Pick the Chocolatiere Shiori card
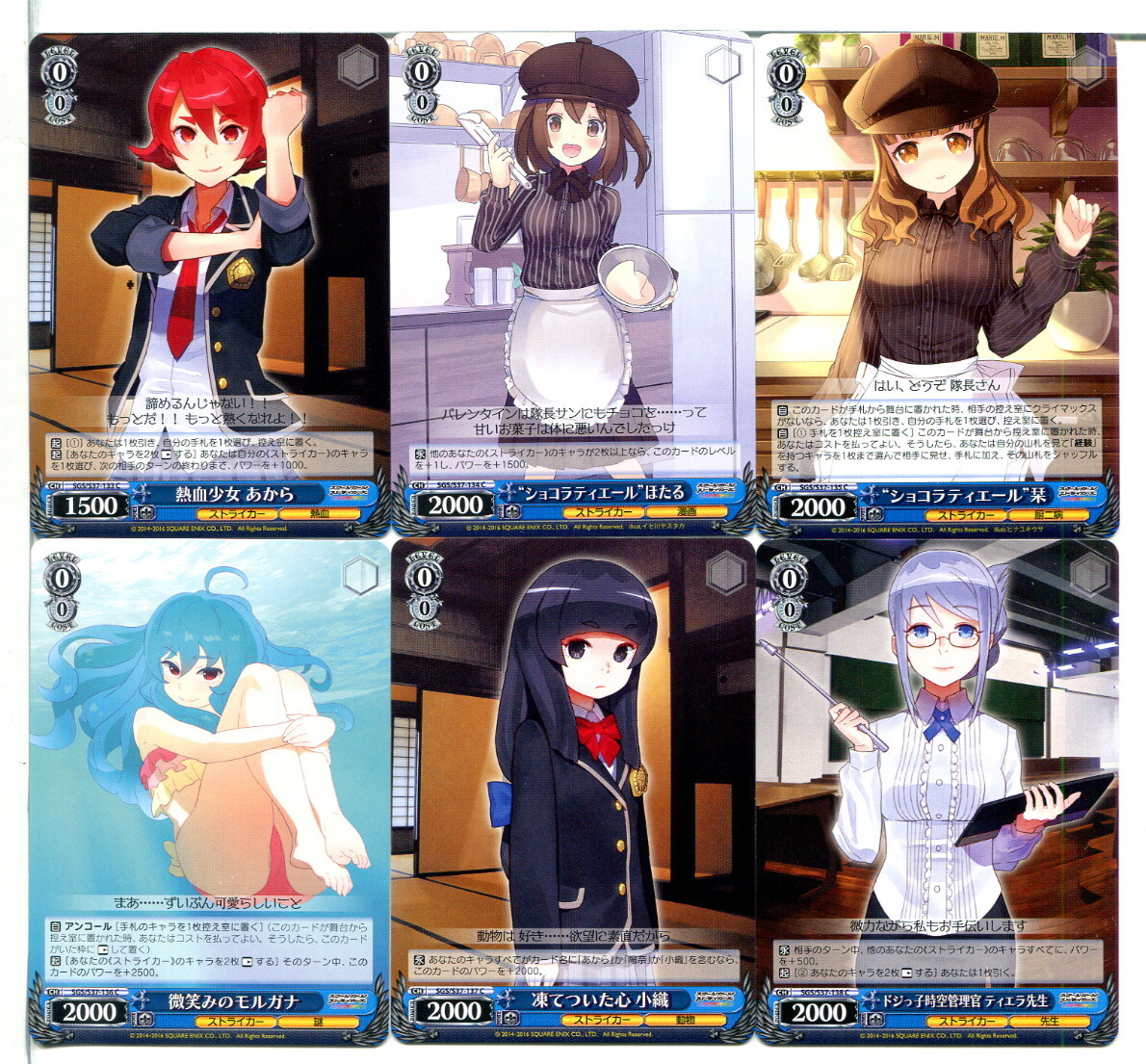 point(936,284)
